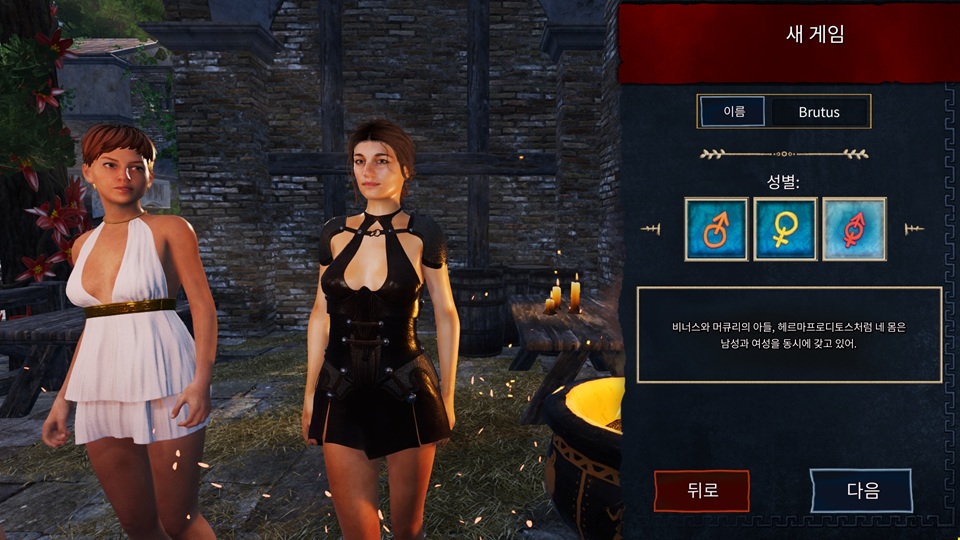The image size is (960, 540).
Task: Go back with the 뒤로 button
Action: [701, 490]
